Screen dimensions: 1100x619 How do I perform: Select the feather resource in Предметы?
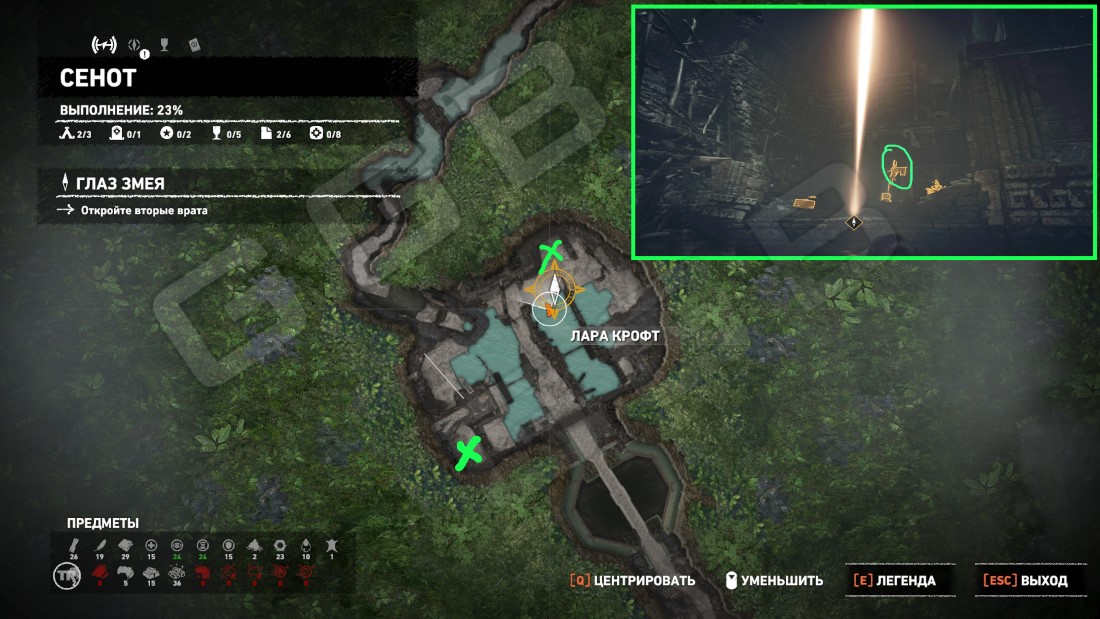(x=99, y=544)
